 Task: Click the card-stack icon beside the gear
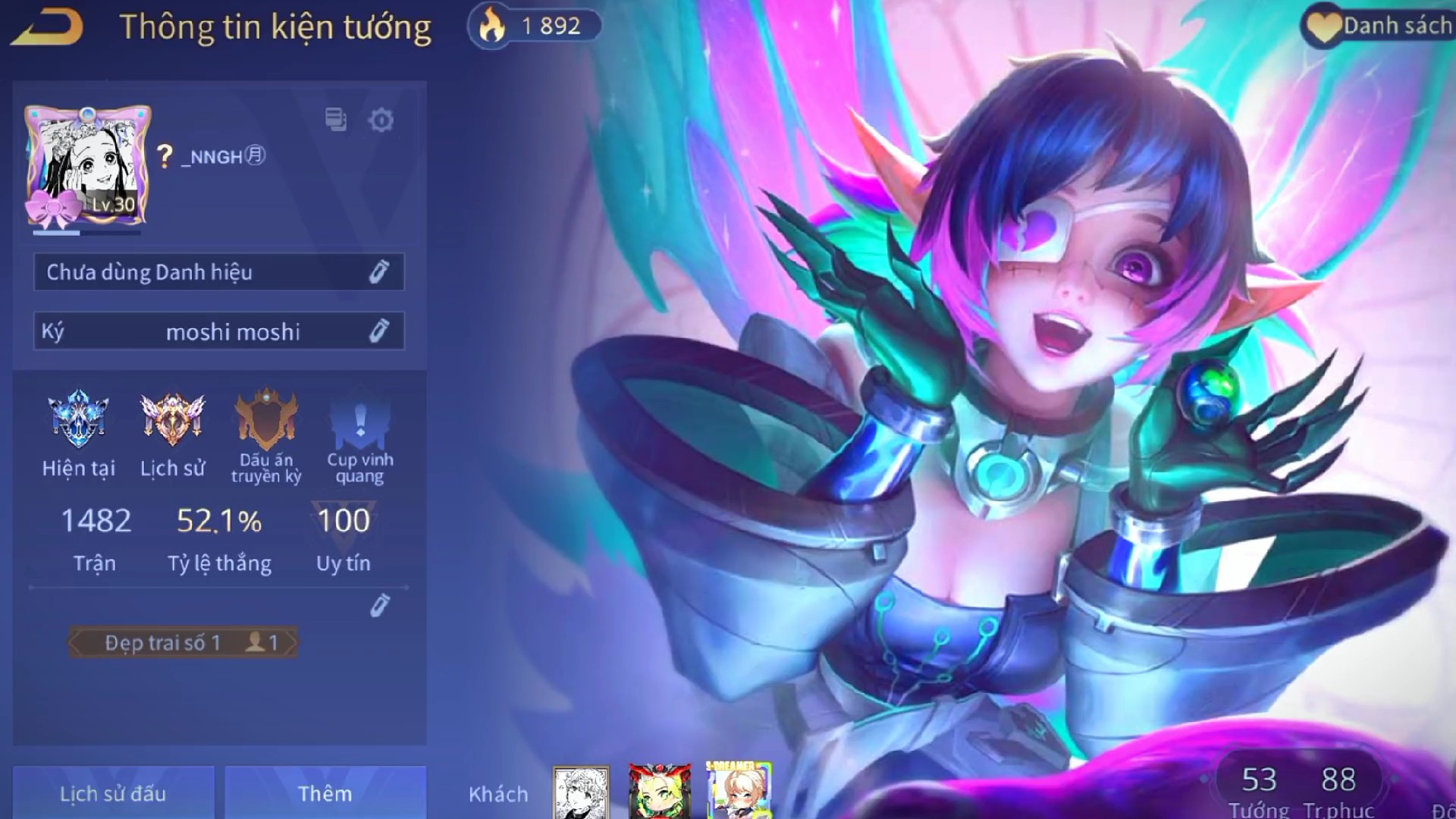point(335,120)
